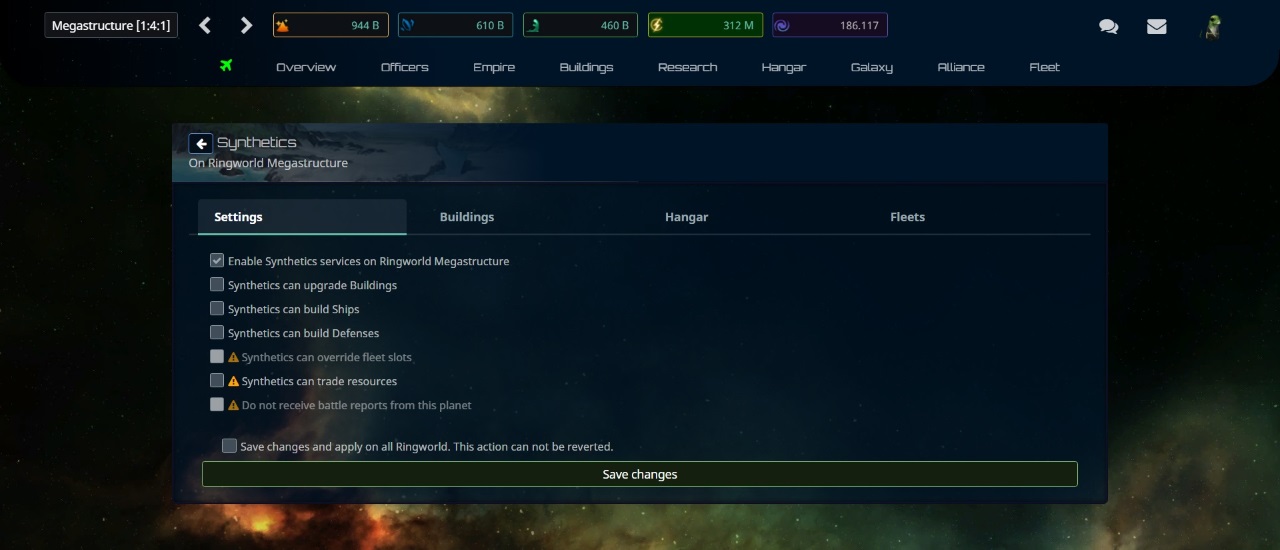
Task: Open the Officers menu
Action: pyautogui.click(x=405, y=67)
